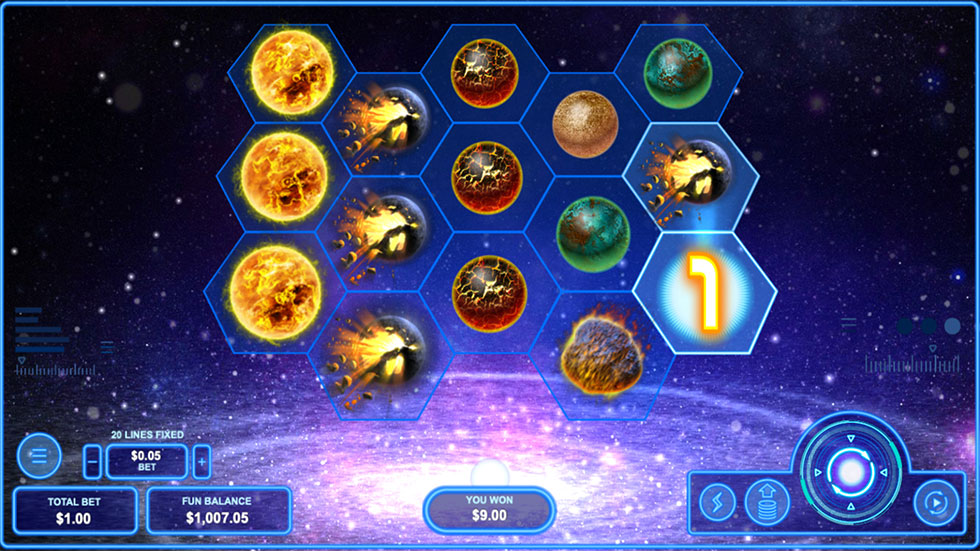The image size is (980, 551).
Task: Open the hamburger menu
Action: 39,456
